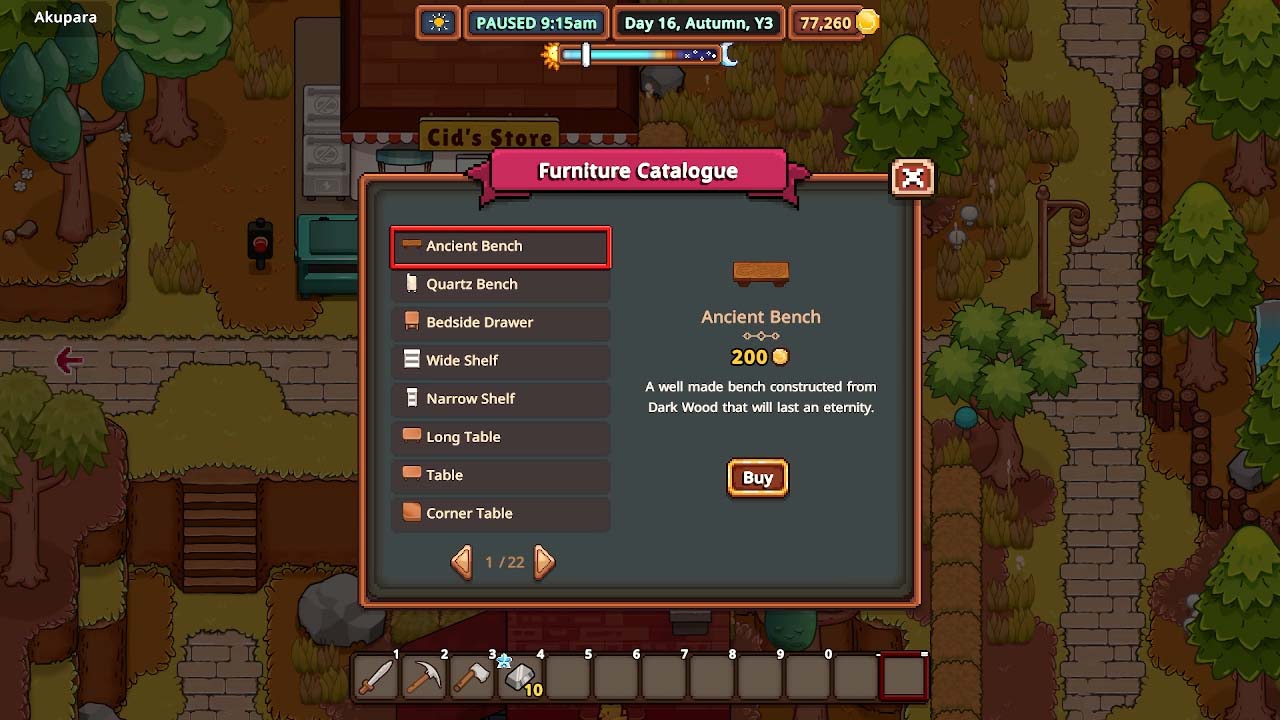
Task: Select the Bedside Drawer item
Action: click(500, 322)
